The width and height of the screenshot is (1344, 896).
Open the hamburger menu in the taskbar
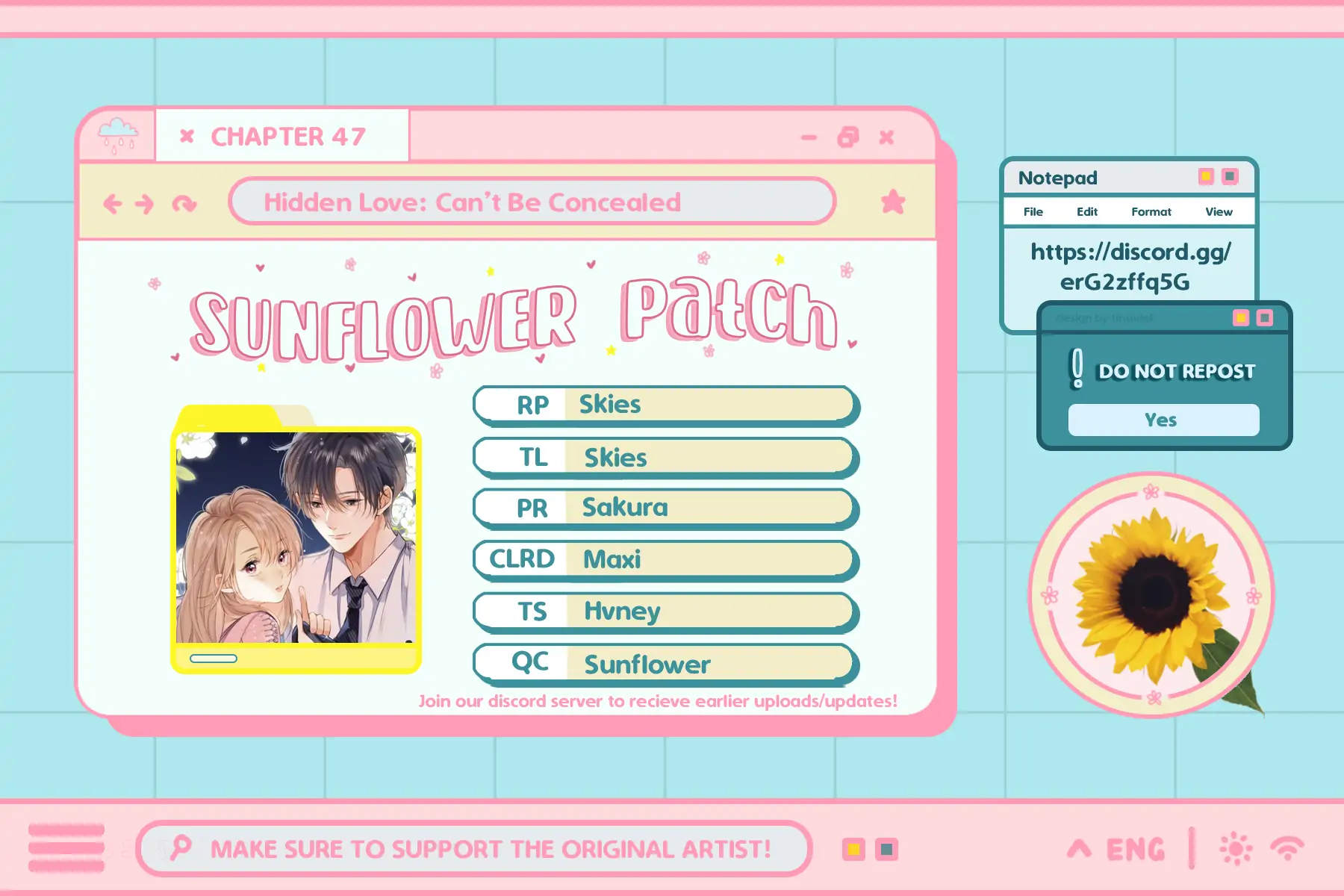pos(66,848)
